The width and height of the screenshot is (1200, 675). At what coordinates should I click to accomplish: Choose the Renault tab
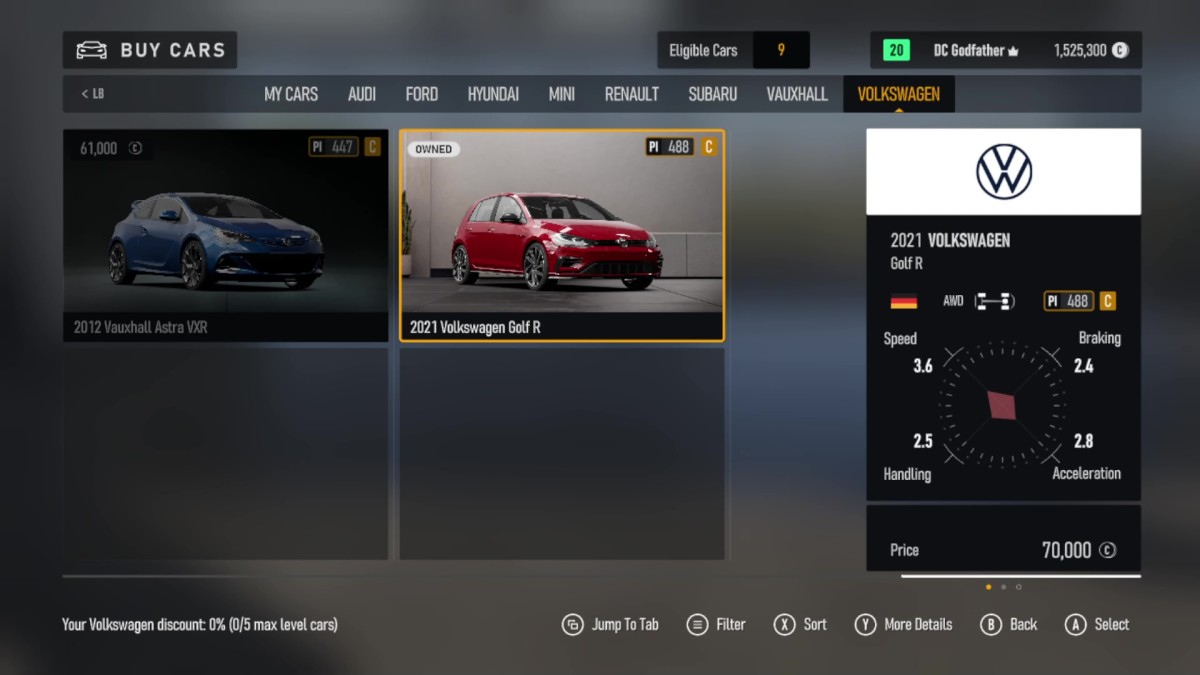[x=631, y=94]
